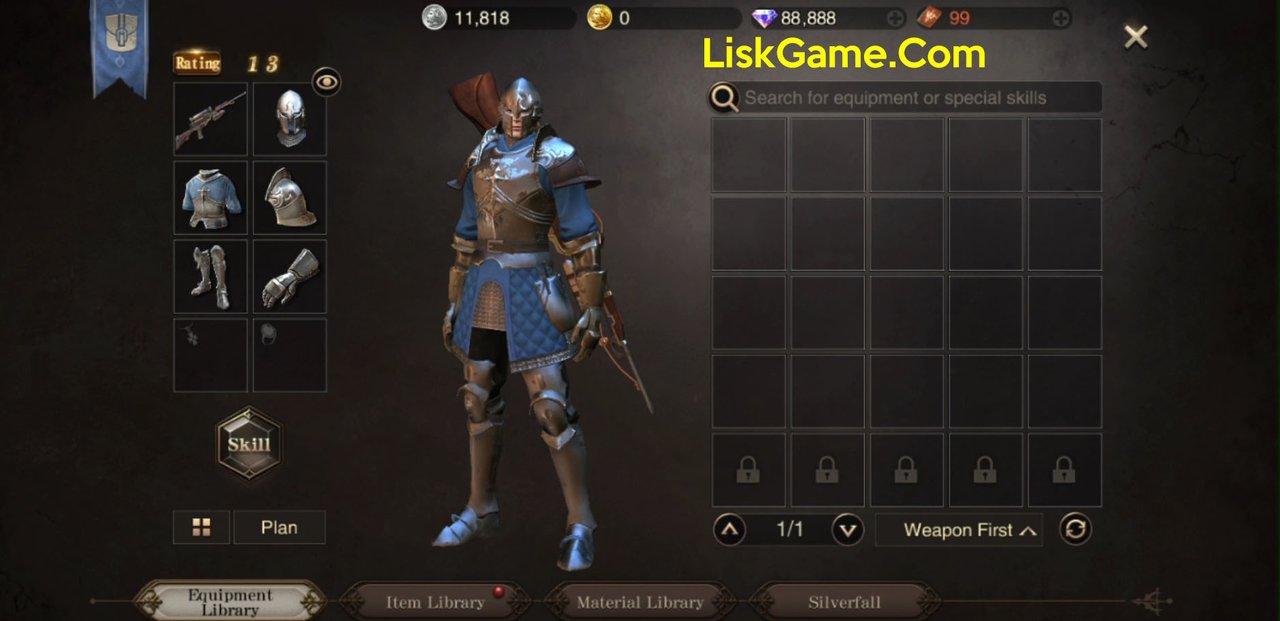Open the Weapon First sort dropdown
1280x621 pixels.
point(959,530)
